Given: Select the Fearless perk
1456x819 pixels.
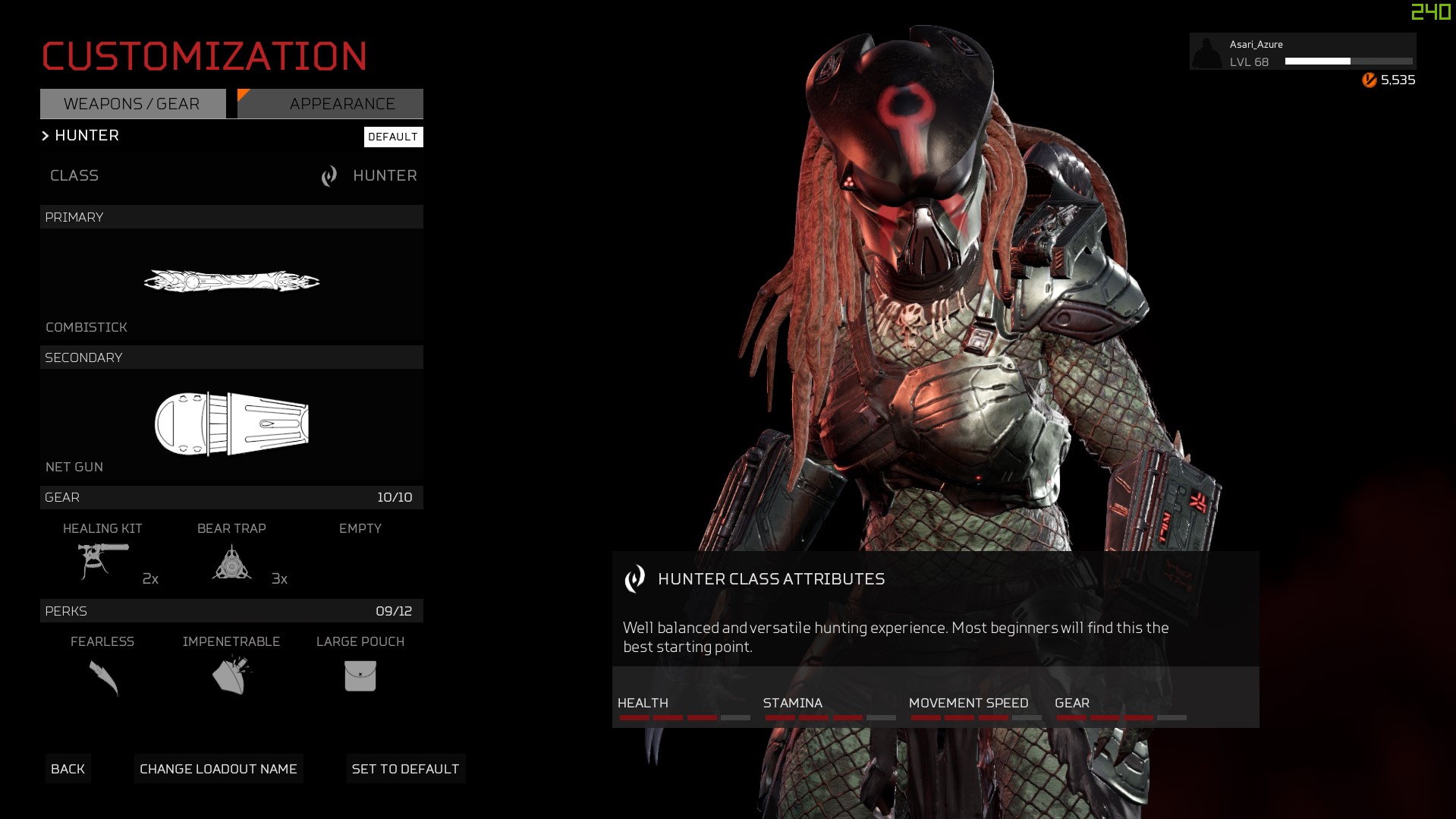Looking at the screenshot, I should coord(103,668).
